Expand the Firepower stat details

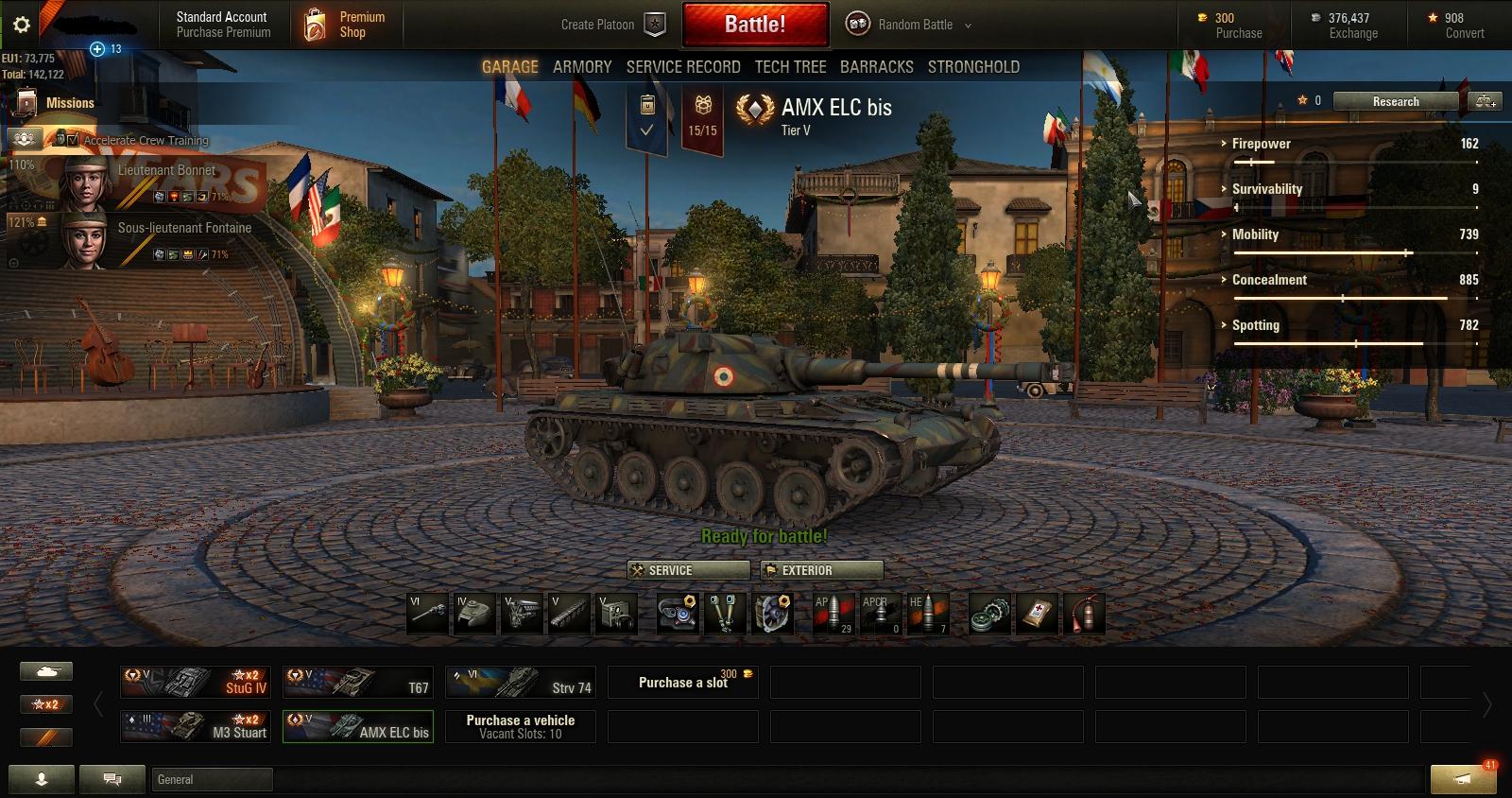pos(1261,144)
